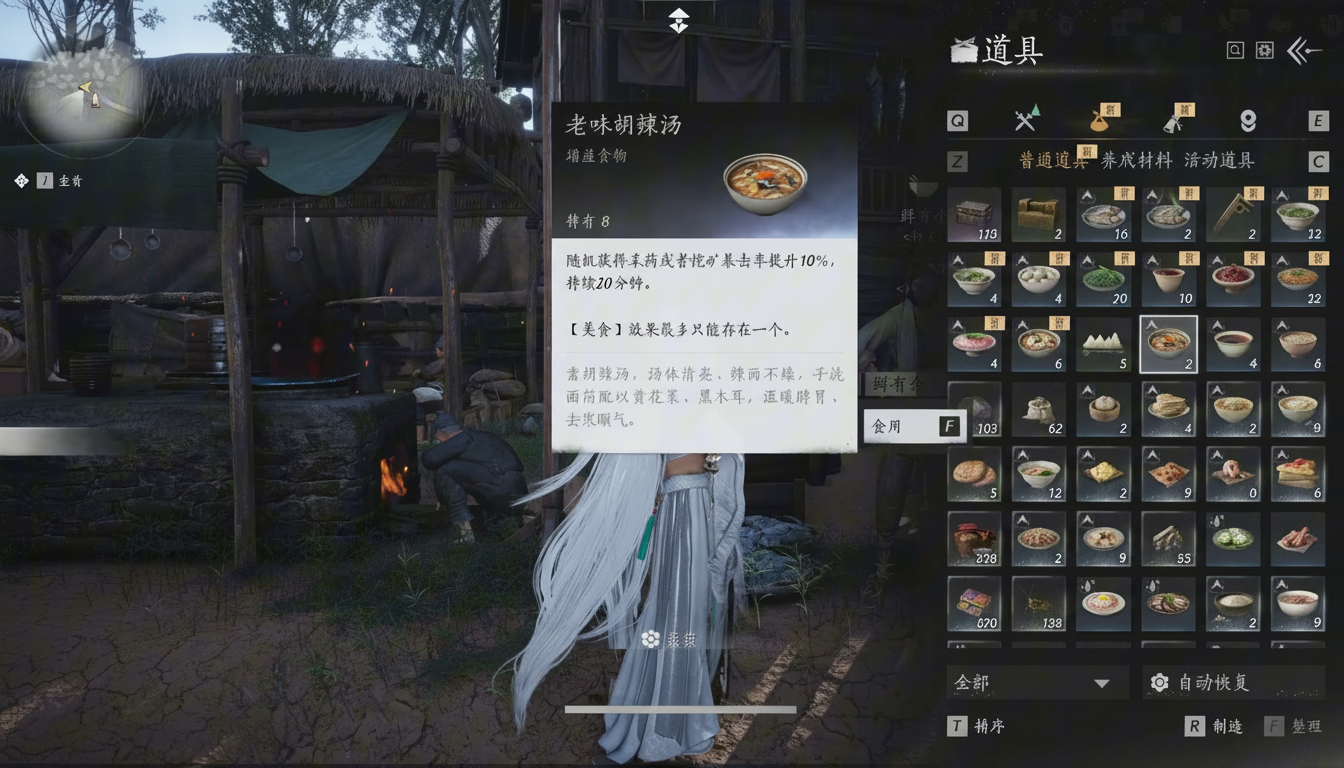Select the 老味胡辣汤 soup thumbnail in grid
The width and height of the screenshot is (1344, 768).
tap(1168, 345)
